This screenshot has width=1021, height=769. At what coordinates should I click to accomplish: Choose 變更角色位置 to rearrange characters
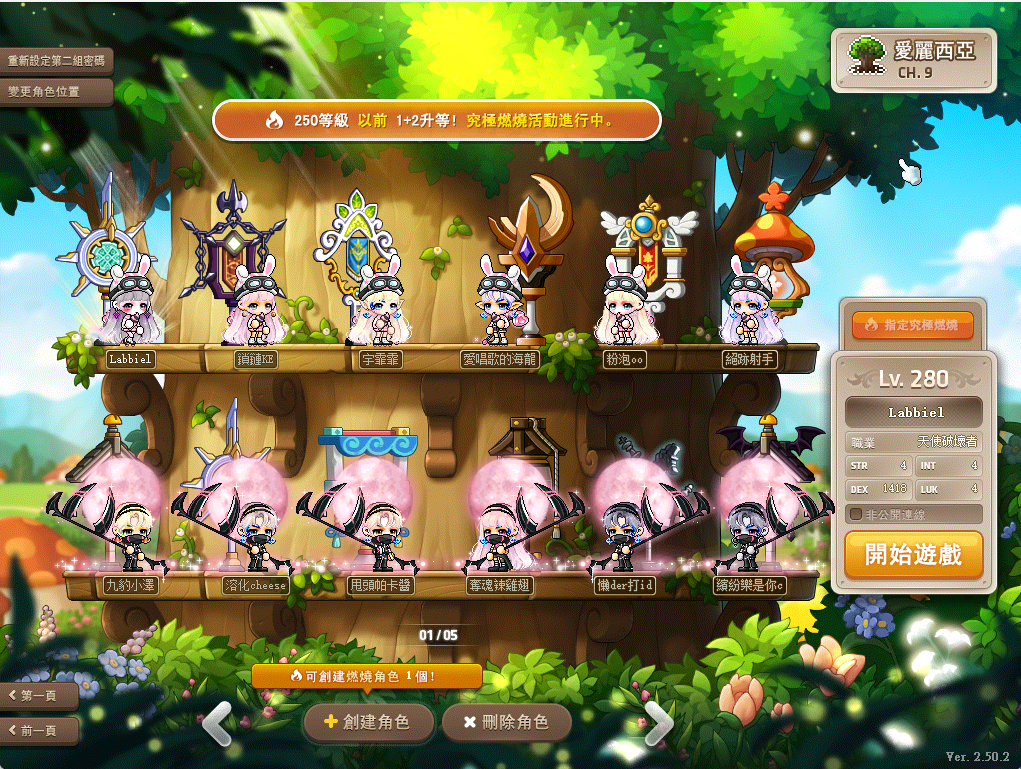pyautogui.click(x=44, y=91)
